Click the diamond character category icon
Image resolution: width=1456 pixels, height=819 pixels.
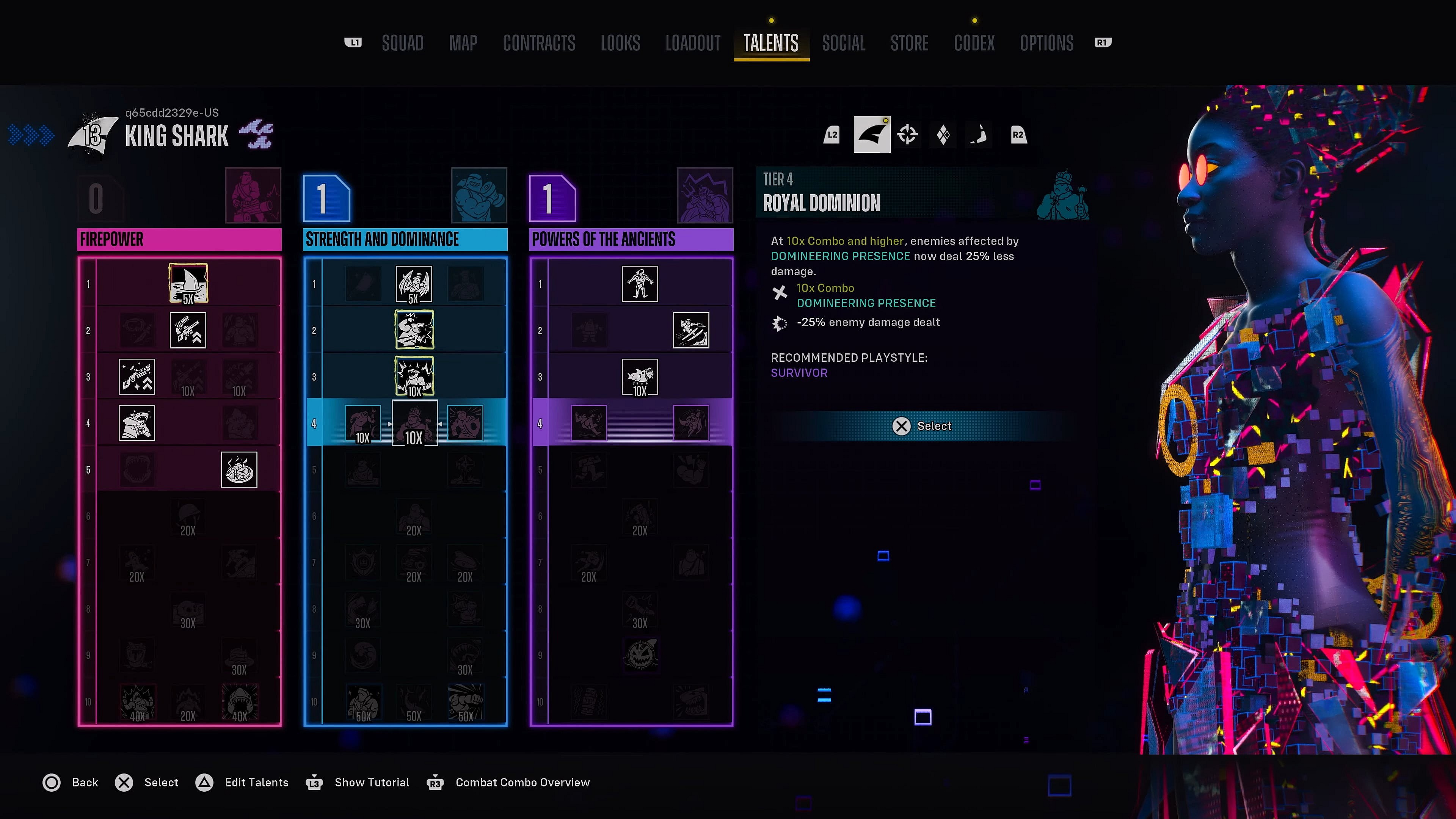[x=943, y=135]
